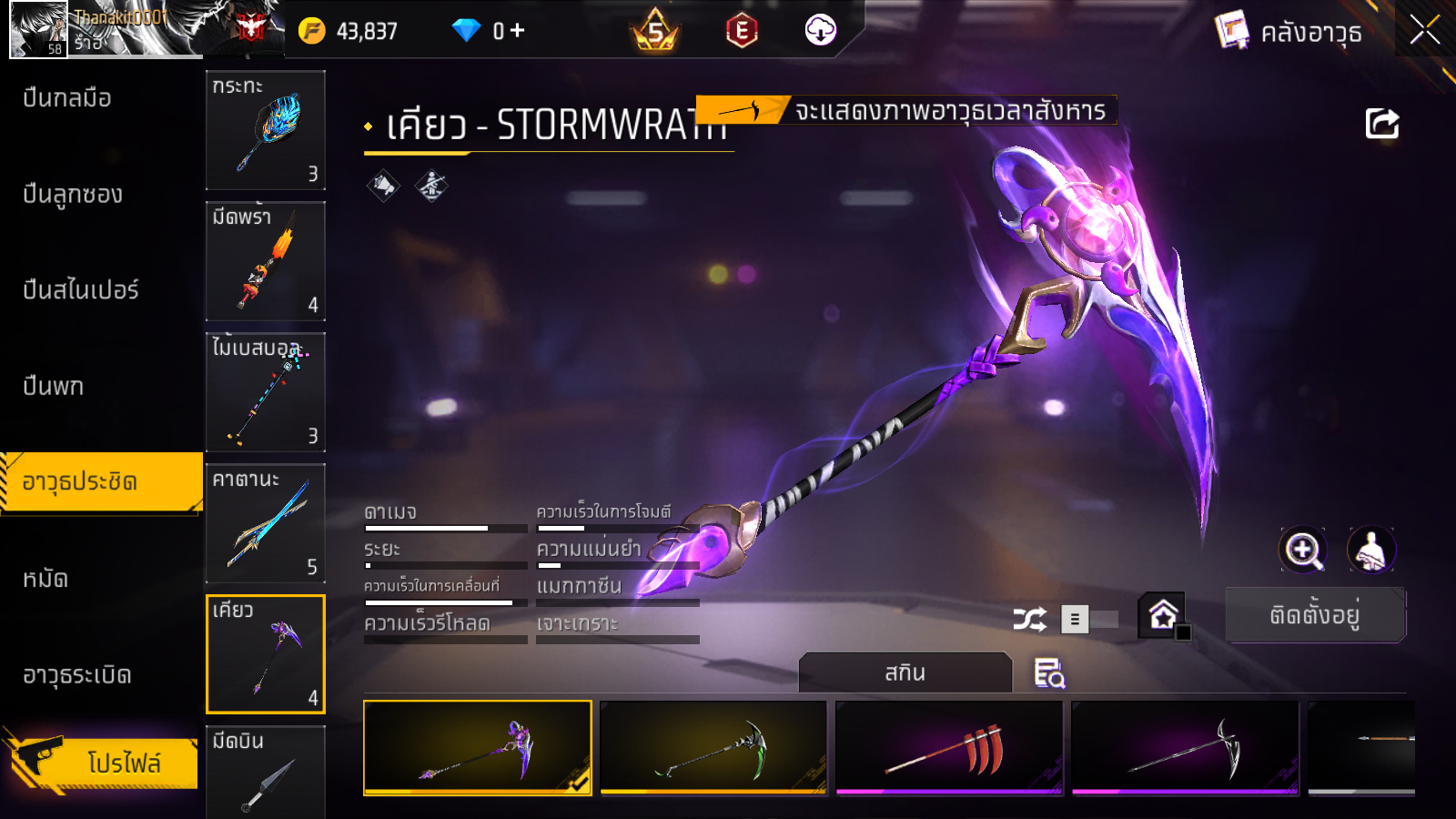Click the ติดตั้งอยู่ equipped button
Image resolution: width=1456 pixels, height=819 pixels.
pos(1315,615)
